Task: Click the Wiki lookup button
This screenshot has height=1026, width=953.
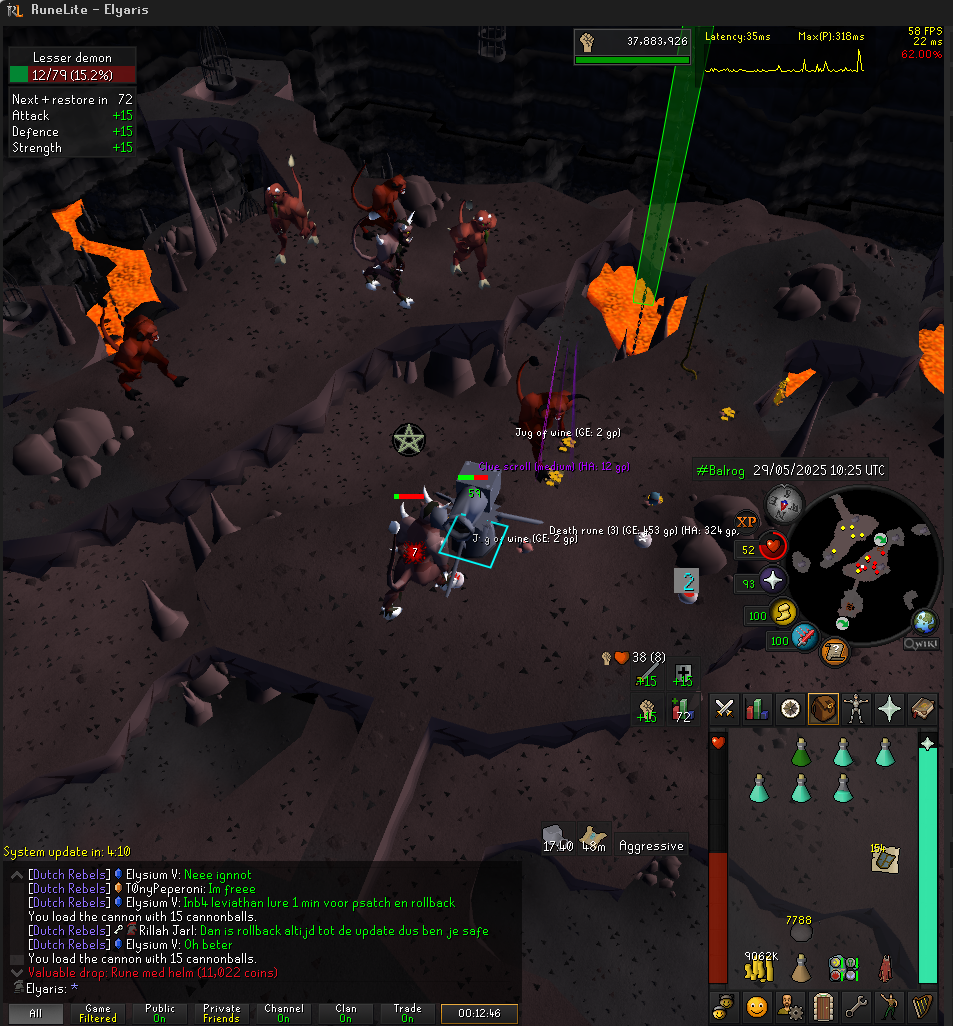Action: [921, 644]
